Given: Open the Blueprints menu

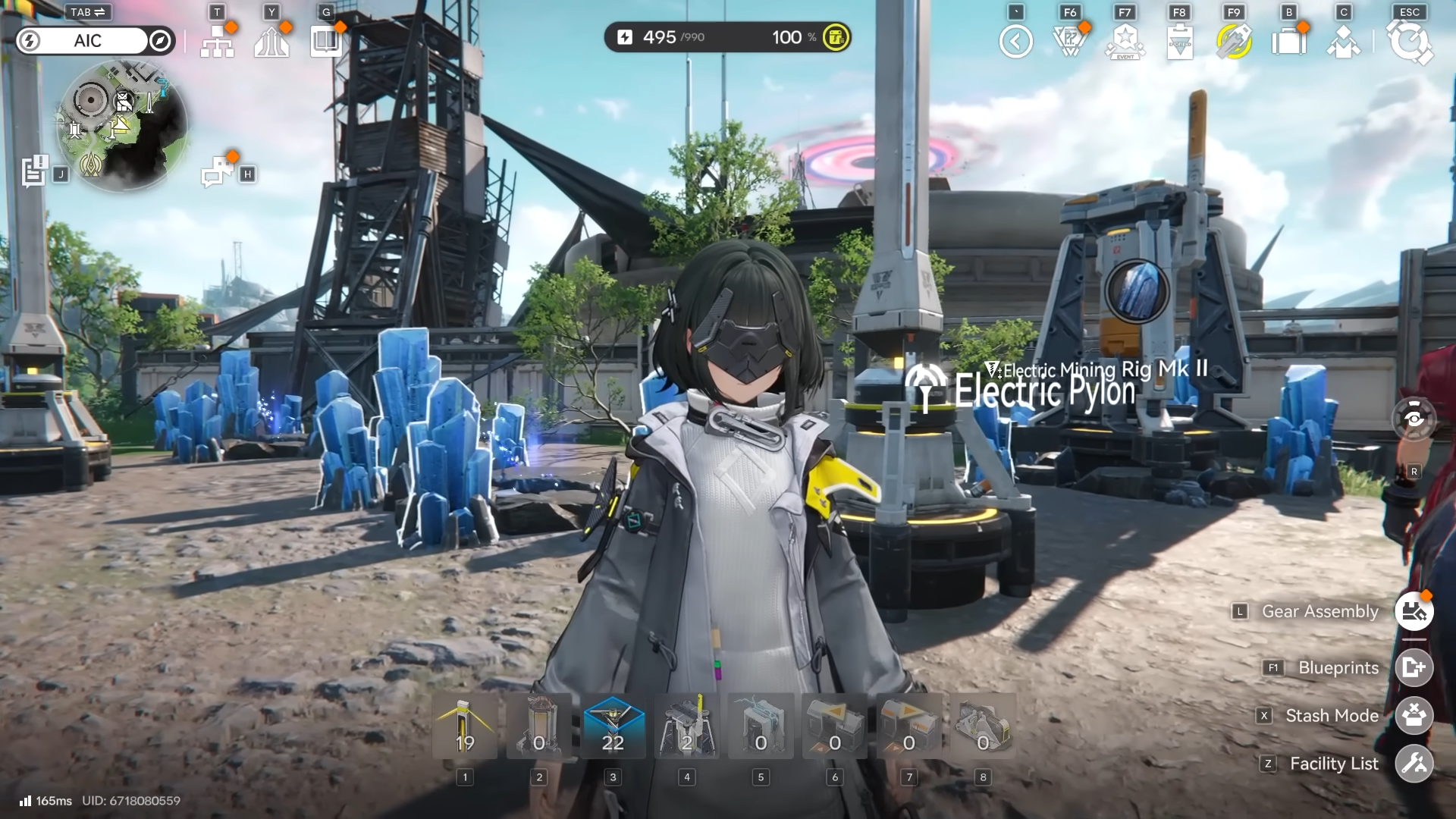Looking at the screenshot, I should [x=1414, y=667].
